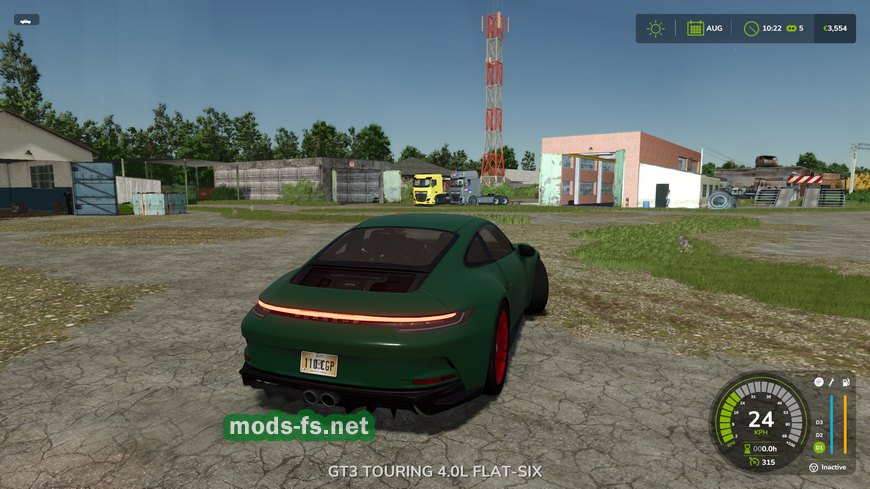
Task: Select the D3 gear indicator
Action: (x=818, y=422)
